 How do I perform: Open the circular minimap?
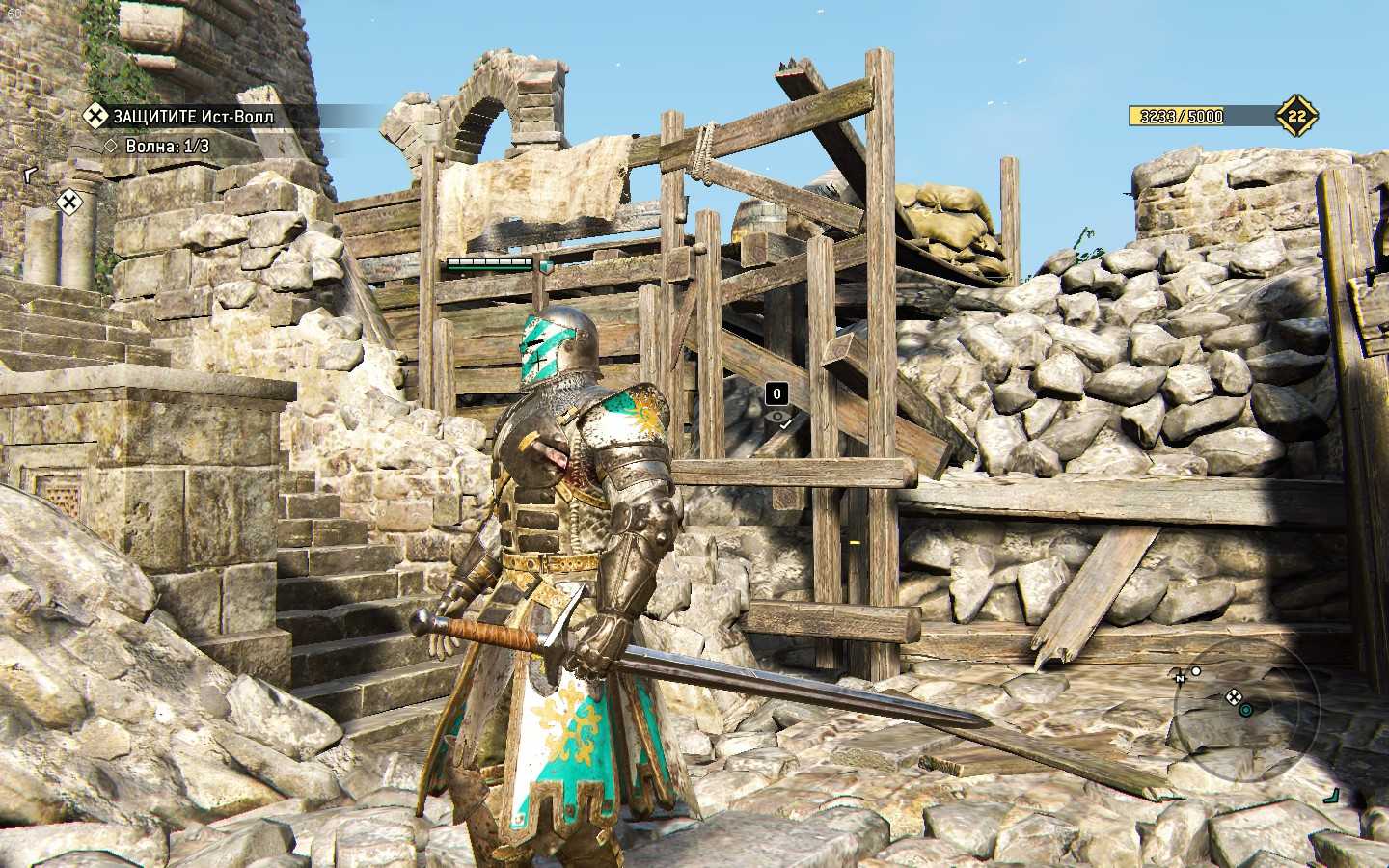click(x=1244, y=711)
